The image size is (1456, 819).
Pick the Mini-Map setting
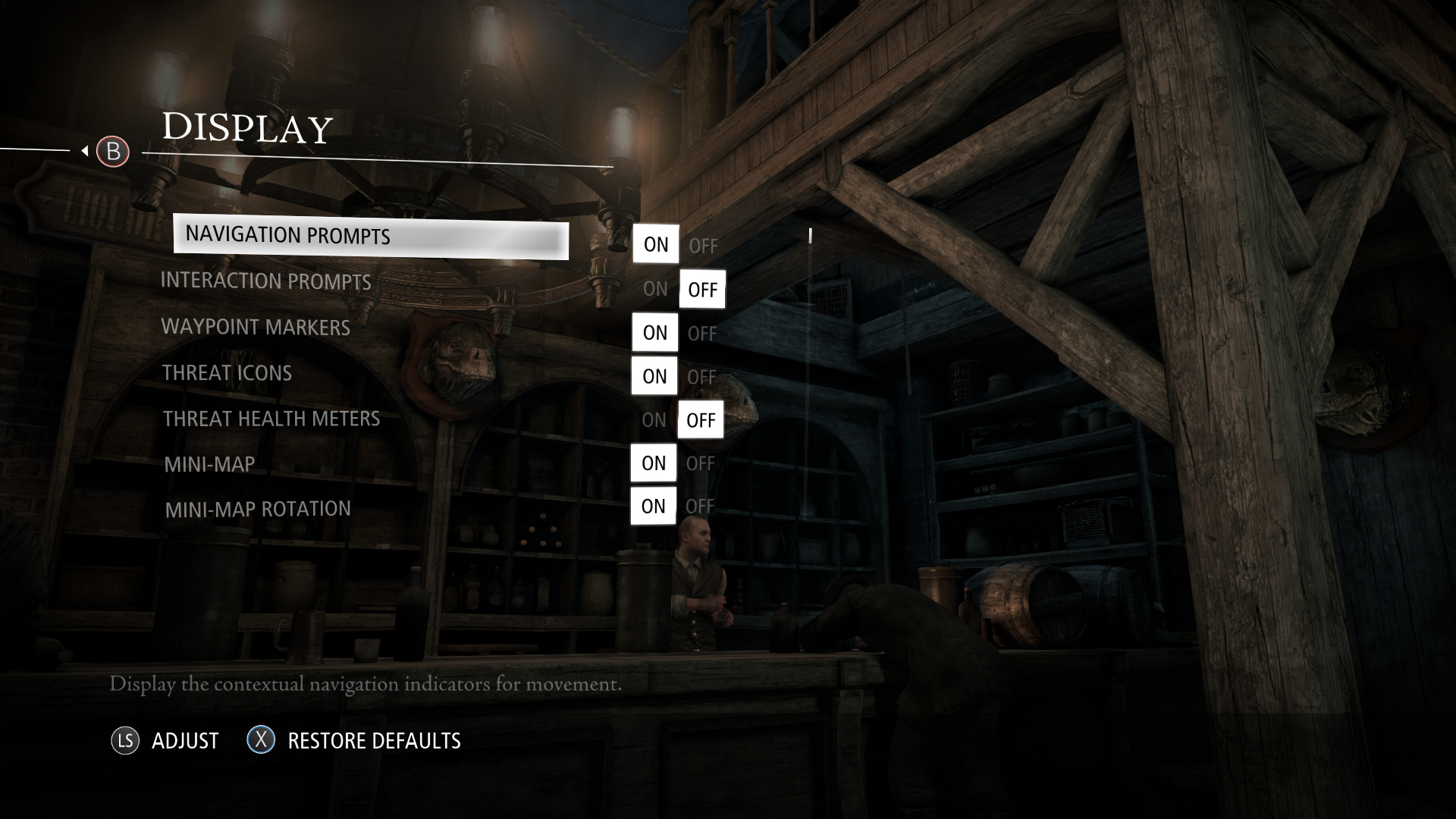click(x=209, y=464)
